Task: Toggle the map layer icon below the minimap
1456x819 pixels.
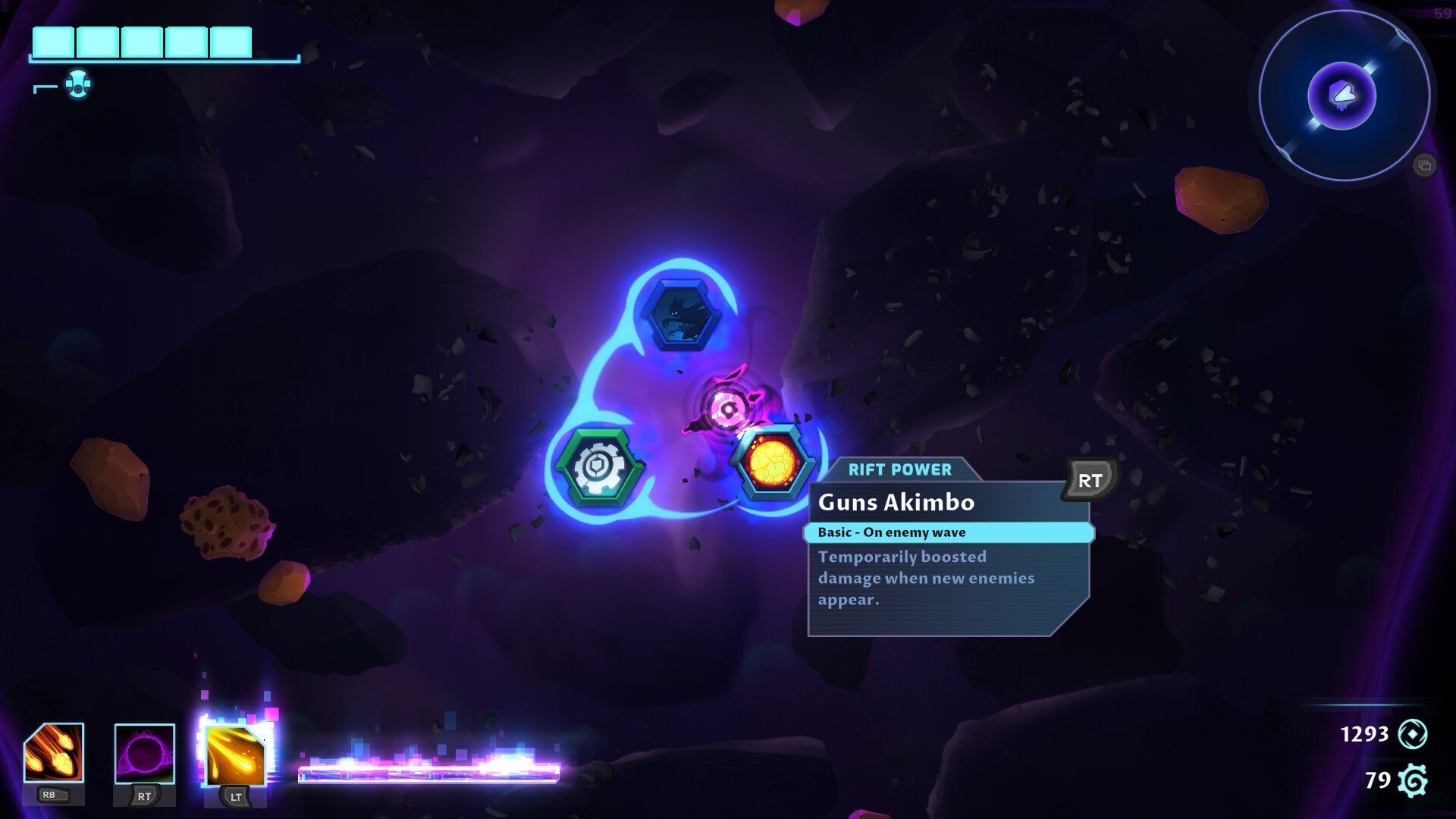Action: click(1424, 163)
